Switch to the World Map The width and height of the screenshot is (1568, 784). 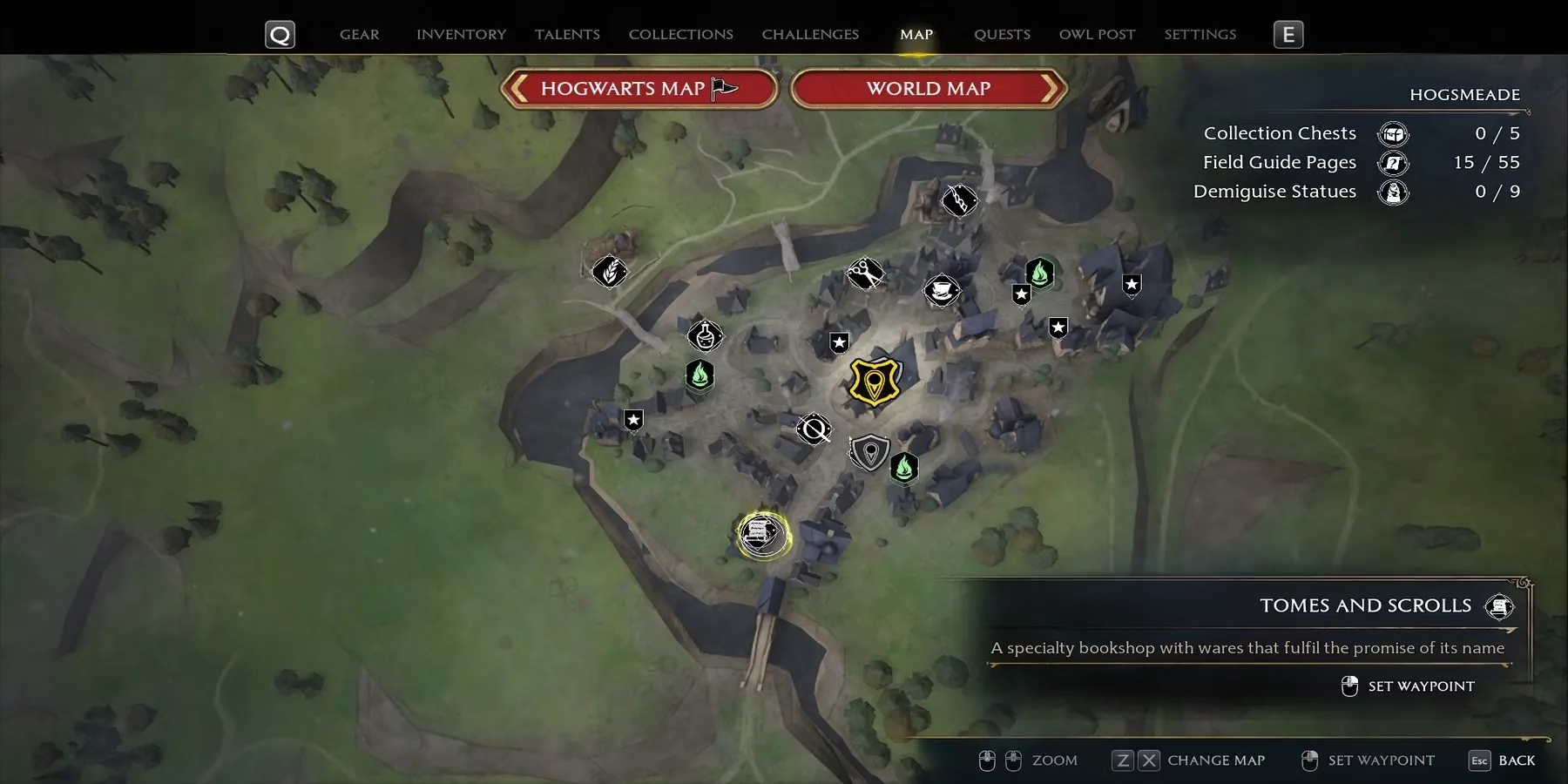[929, 89]
